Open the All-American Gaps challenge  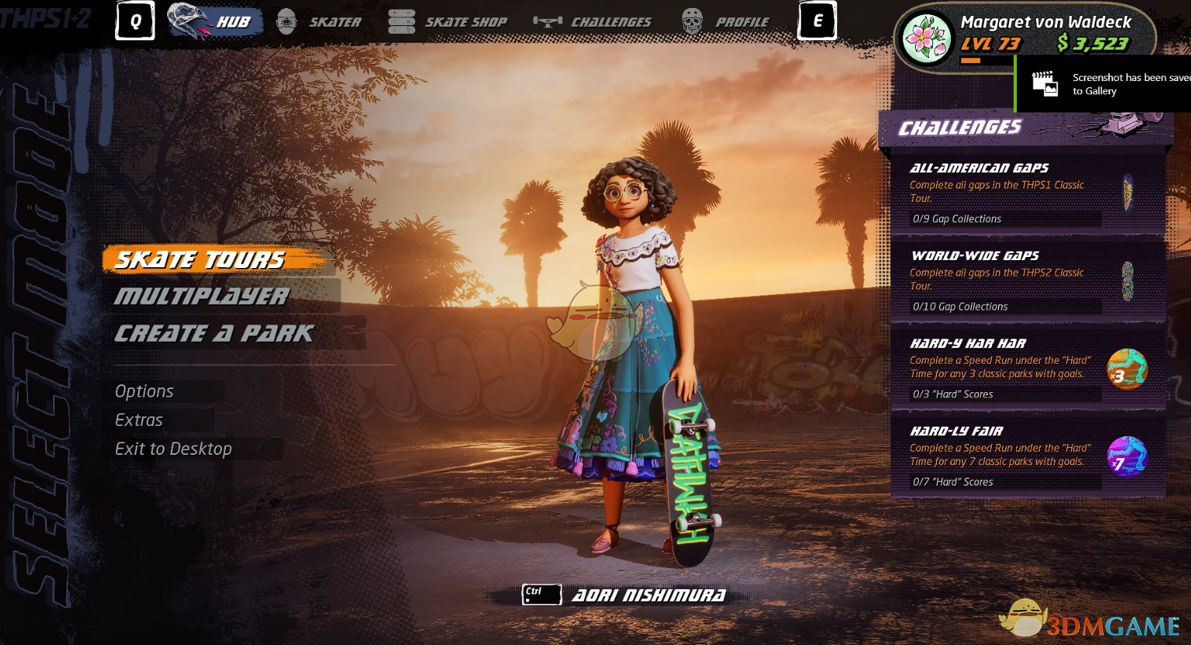(x=1026, y=193)
